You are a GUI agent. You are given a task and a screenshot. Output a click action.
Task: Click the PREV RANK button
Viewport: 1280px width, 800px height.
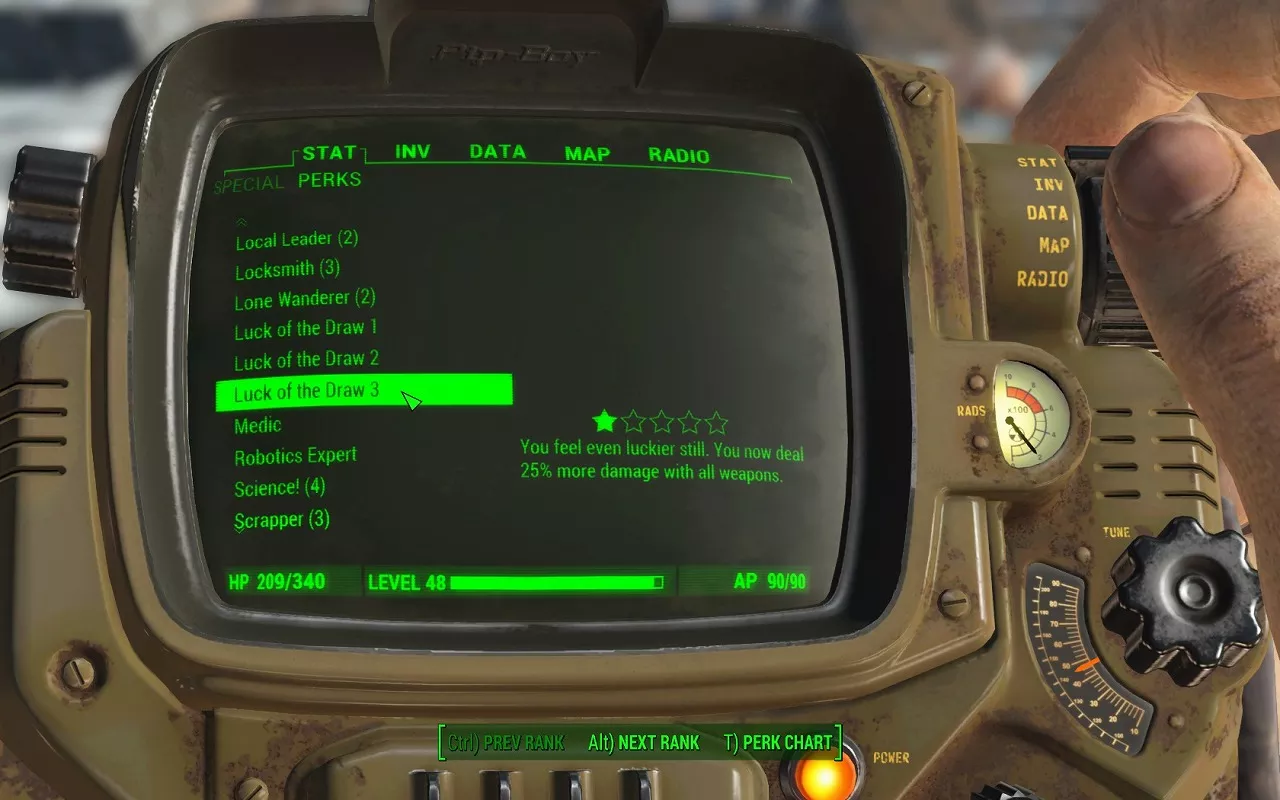pos(506,743)
